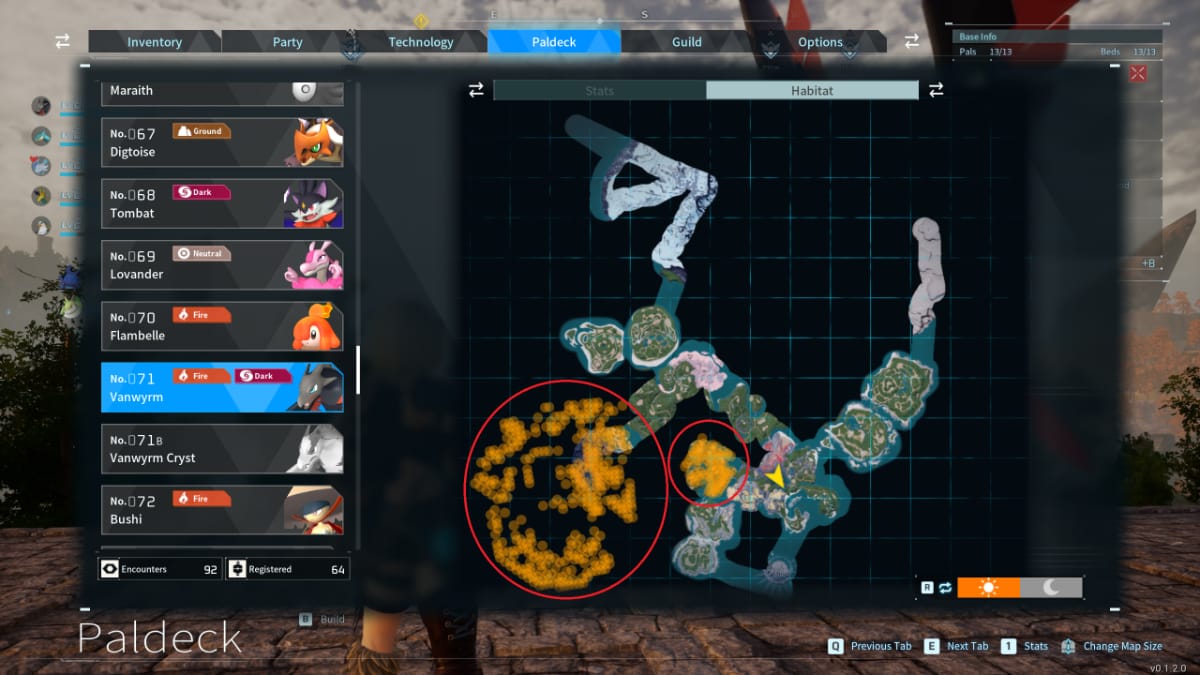This screenshot has height=675, width=1200.
Task: Select the Maraith entry at list top
Action: pos(222,91)
